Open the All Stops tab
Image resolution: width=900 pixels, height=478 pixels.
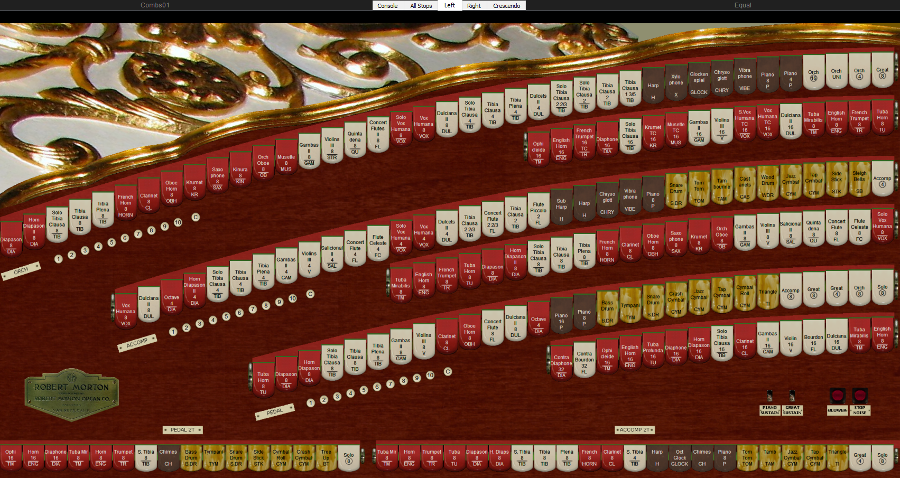(421, 5)
